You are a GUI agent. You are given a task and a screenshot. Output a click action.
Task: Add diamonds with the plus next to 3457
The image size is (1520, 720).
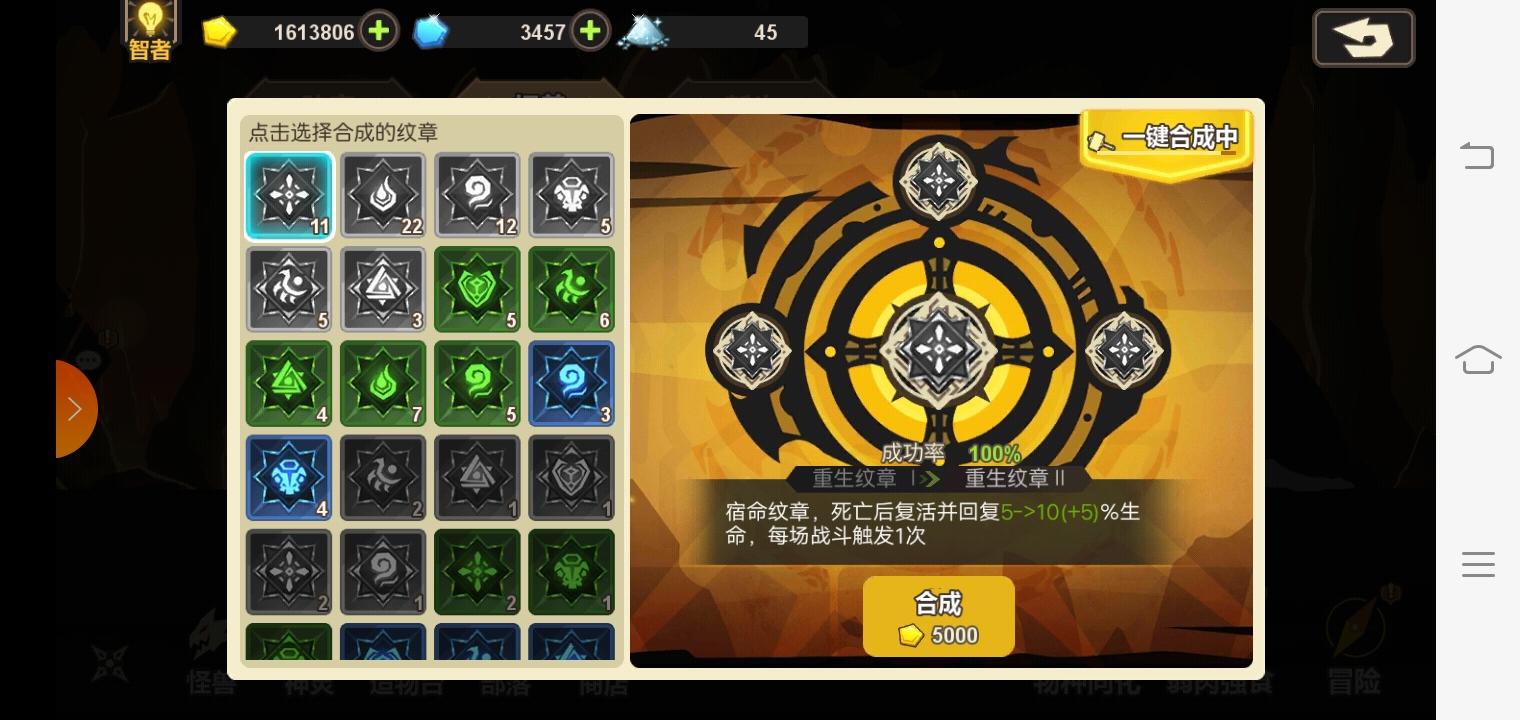tap(590, 31)
